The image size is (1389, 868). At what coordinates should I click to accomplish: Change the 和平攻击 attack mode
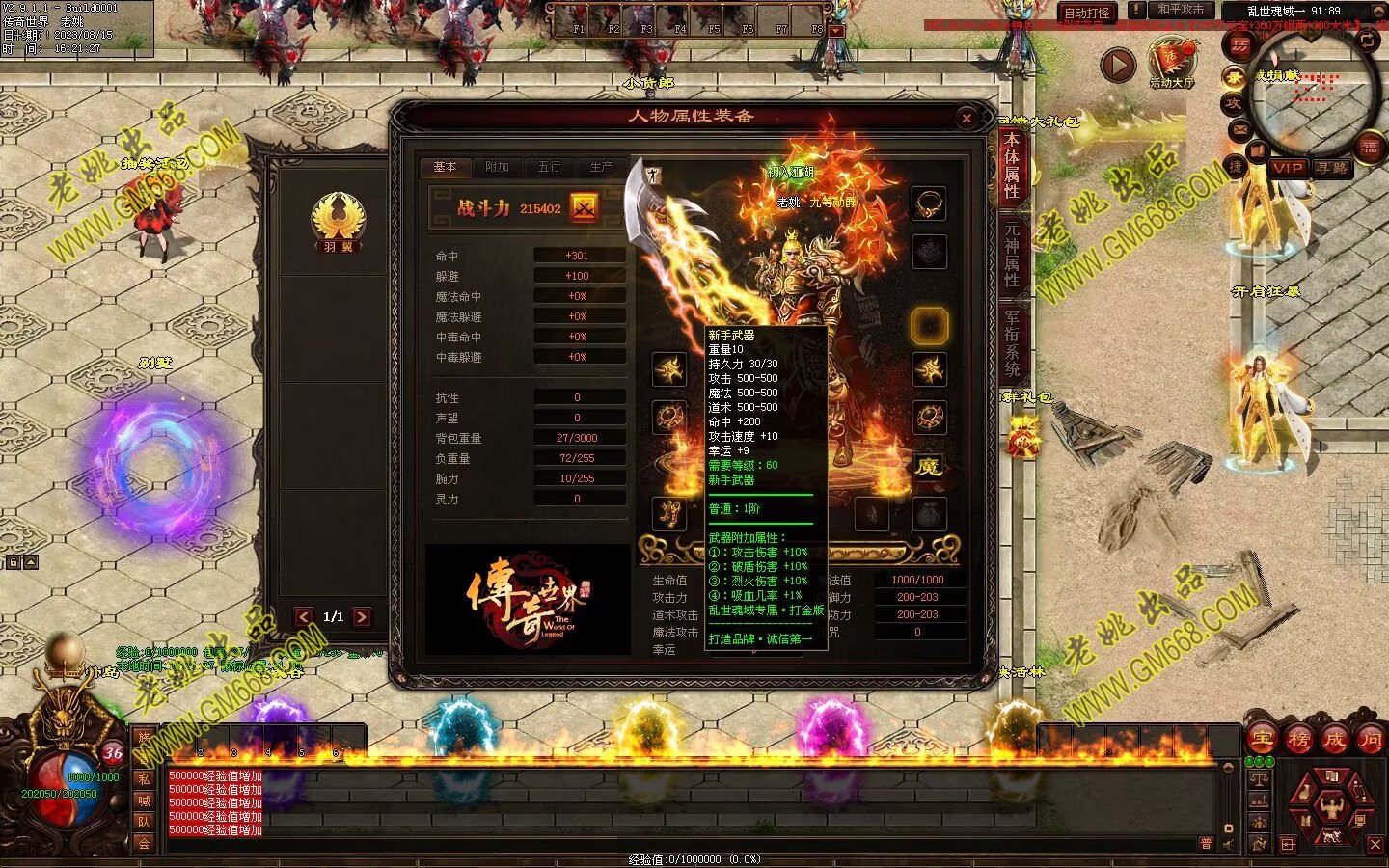coord(1181,10)
